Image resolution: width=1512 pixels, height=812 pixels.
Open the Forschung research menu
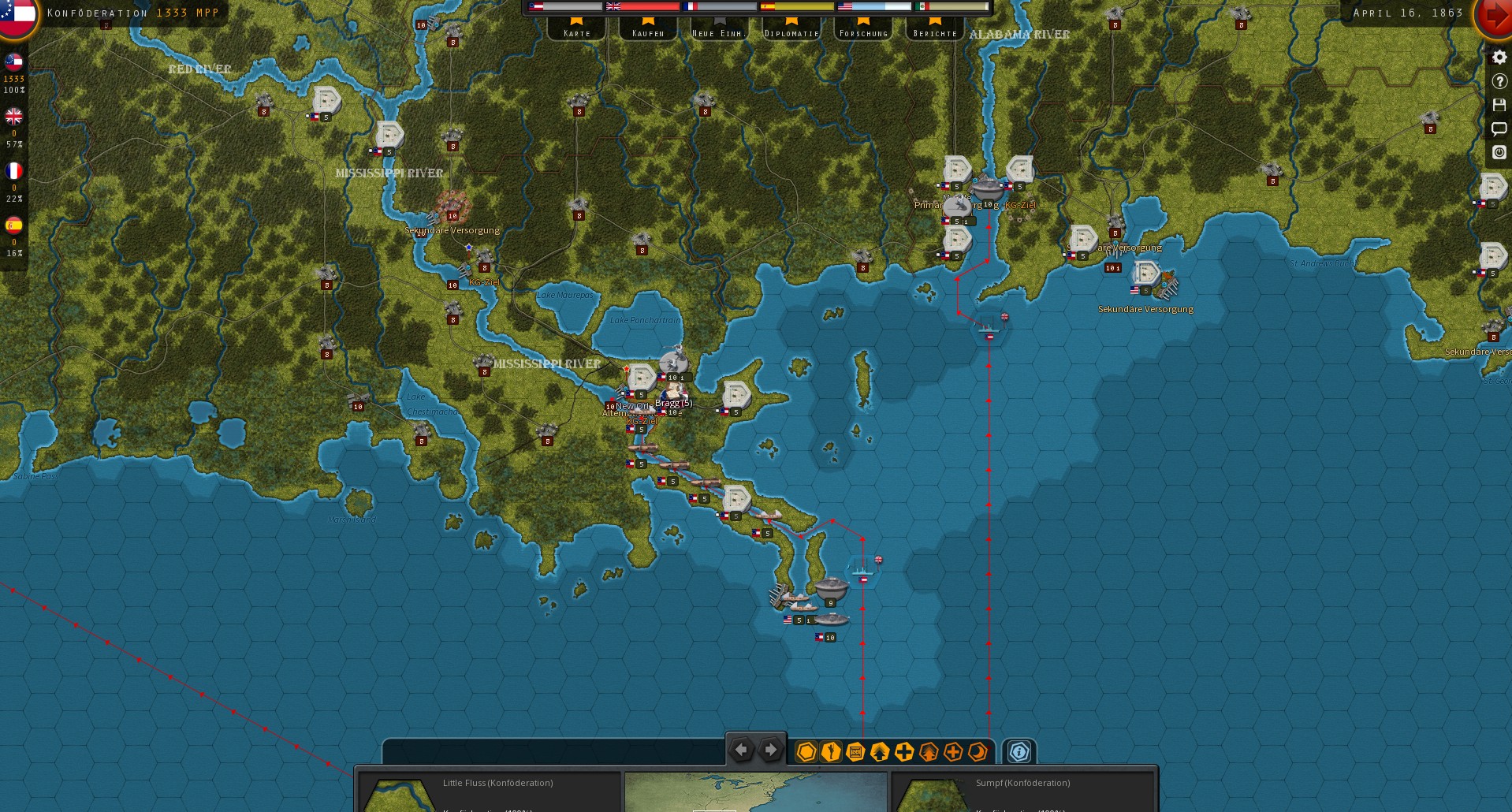click(862, 33)
